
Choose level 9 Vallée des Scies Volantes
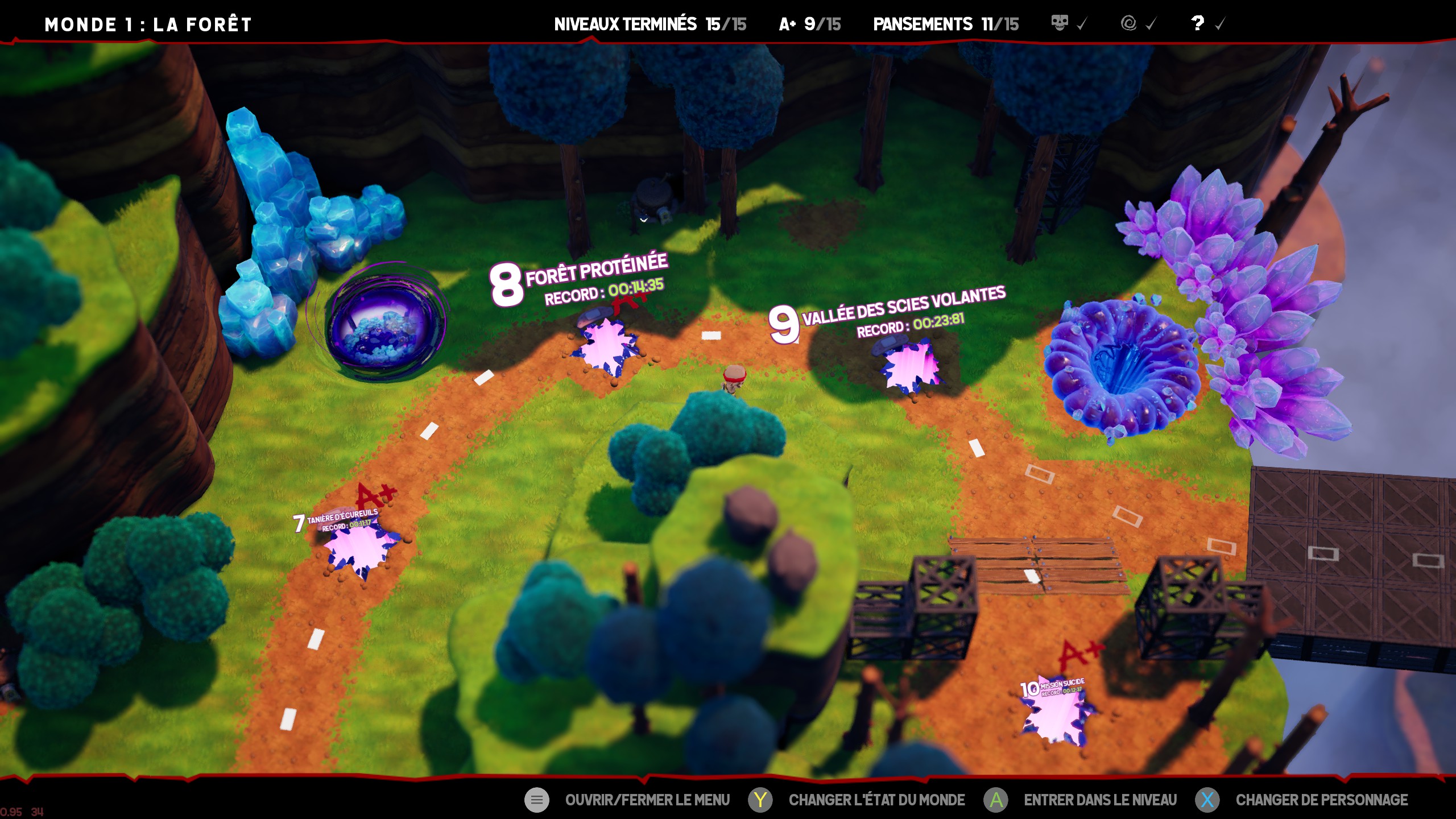click(x=909, y=367)
